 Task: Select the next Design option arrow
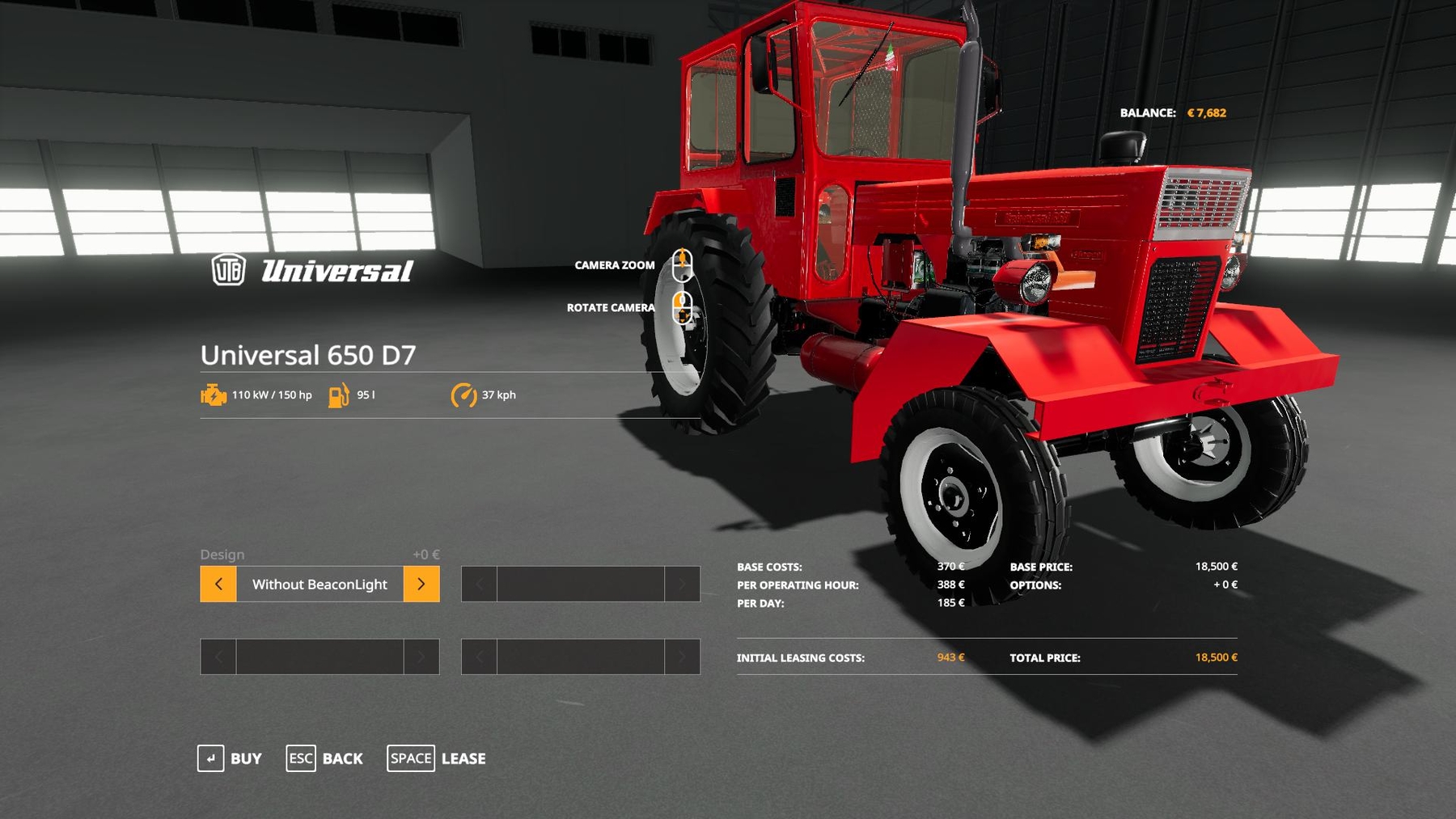[421, 584]
